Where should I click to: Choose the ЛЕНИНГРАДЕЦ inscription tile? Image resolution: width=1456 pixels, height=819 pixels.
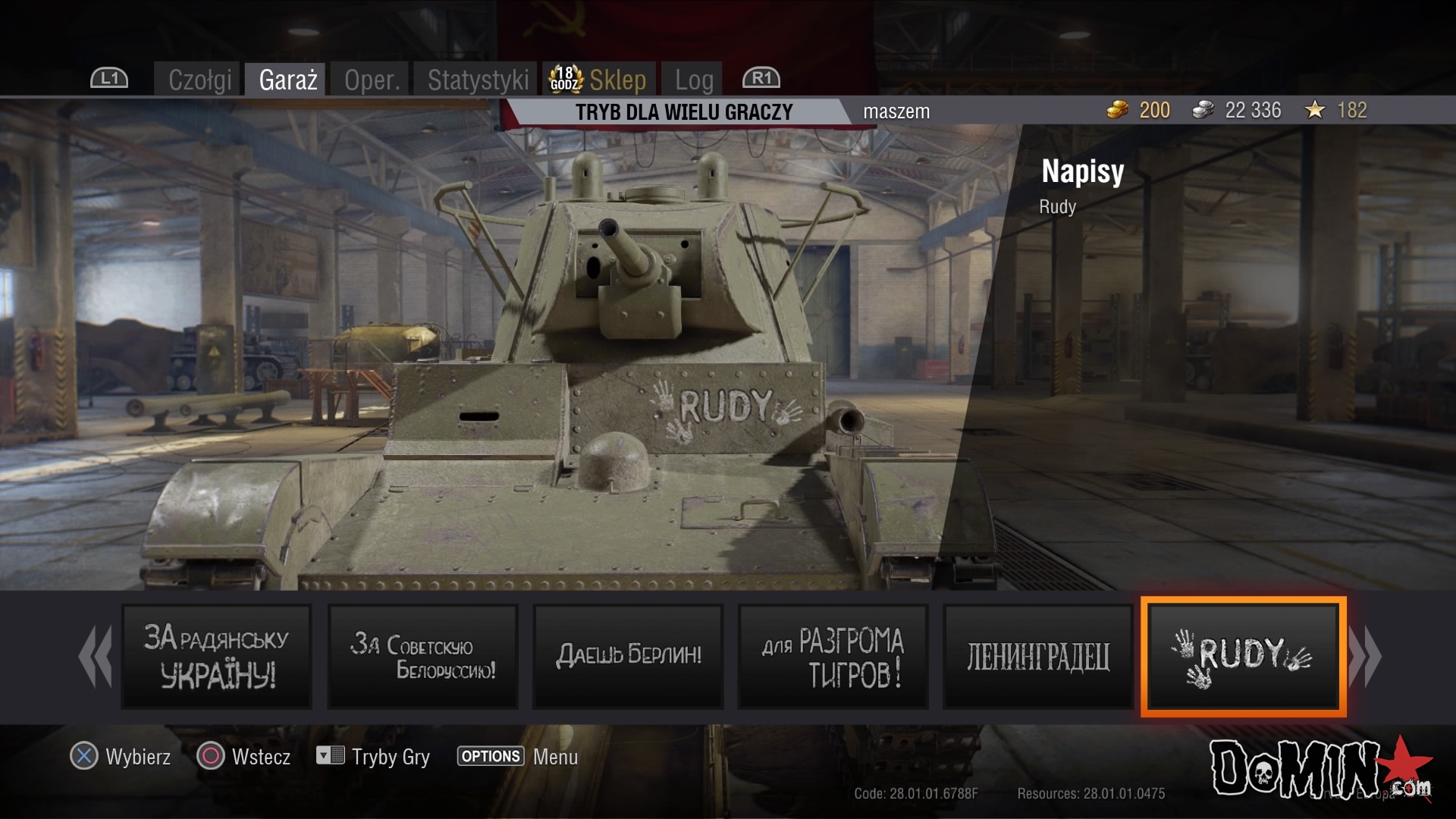click(x=1037, y=657)
